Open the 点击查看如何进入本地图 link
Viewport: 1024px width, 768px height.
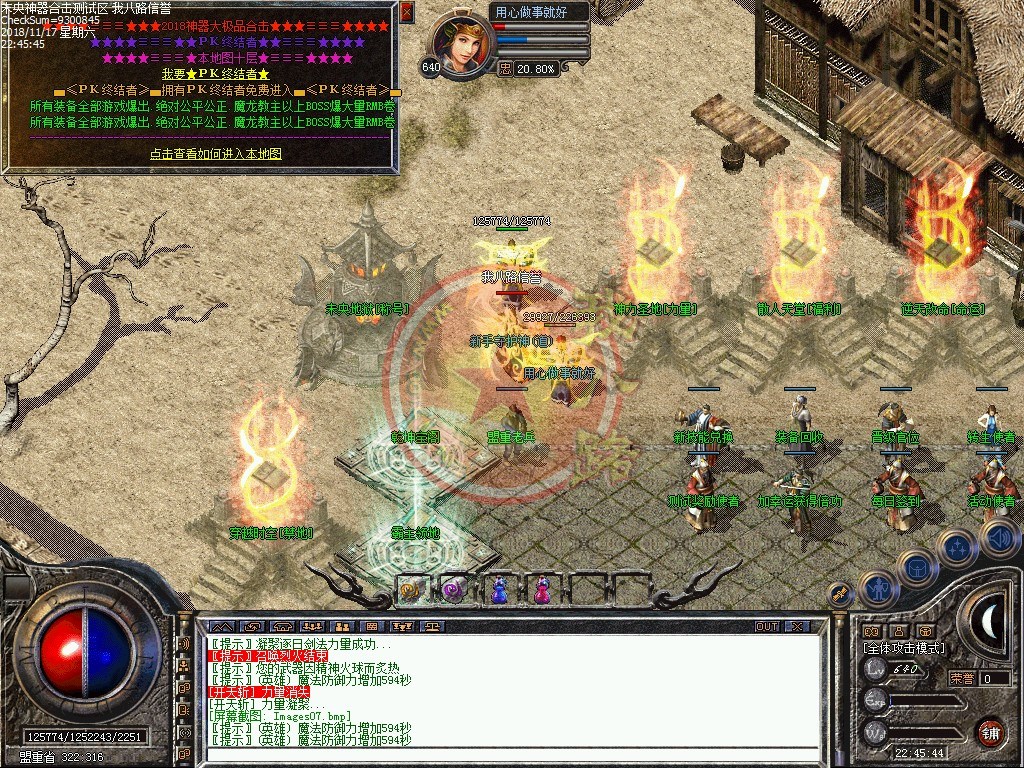[x=216, y=154]
